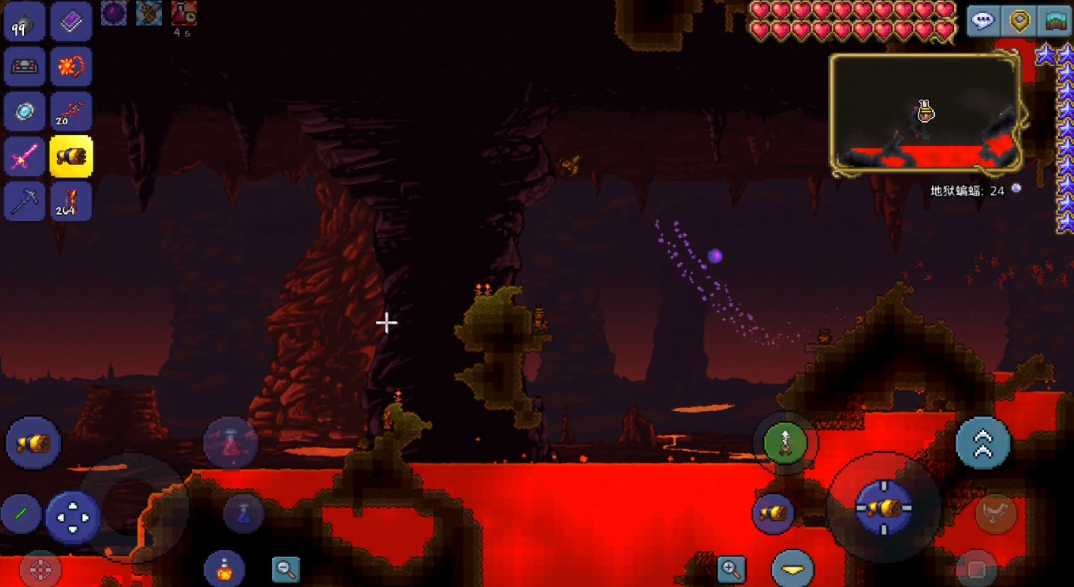Tap the yellow map pin button

click(1019, 21)
